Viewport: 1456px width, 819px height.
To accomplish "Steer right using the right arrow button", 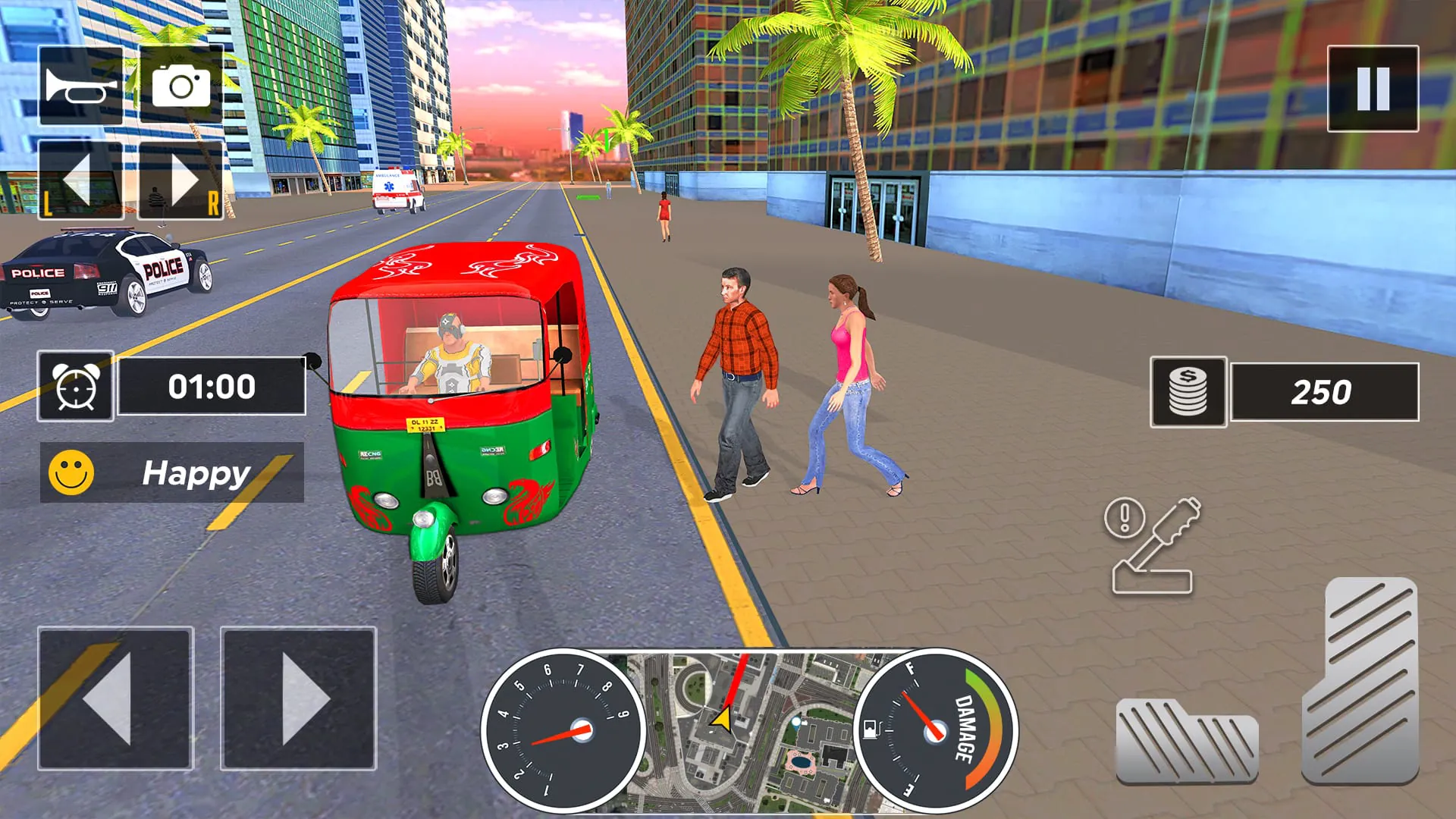I will [298, 698].
